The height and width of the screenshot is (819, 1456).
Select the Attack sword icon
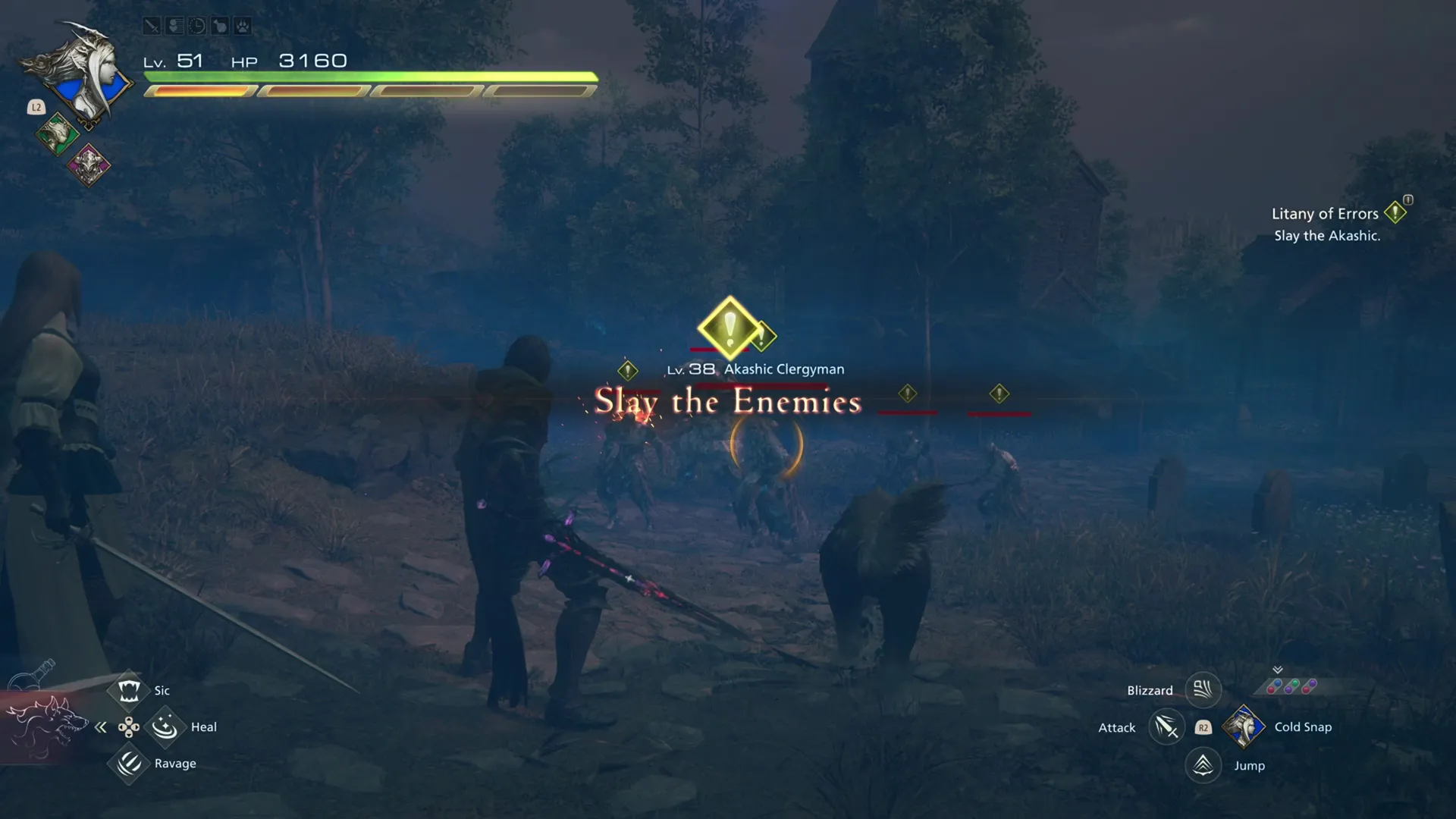[1166, 726]
